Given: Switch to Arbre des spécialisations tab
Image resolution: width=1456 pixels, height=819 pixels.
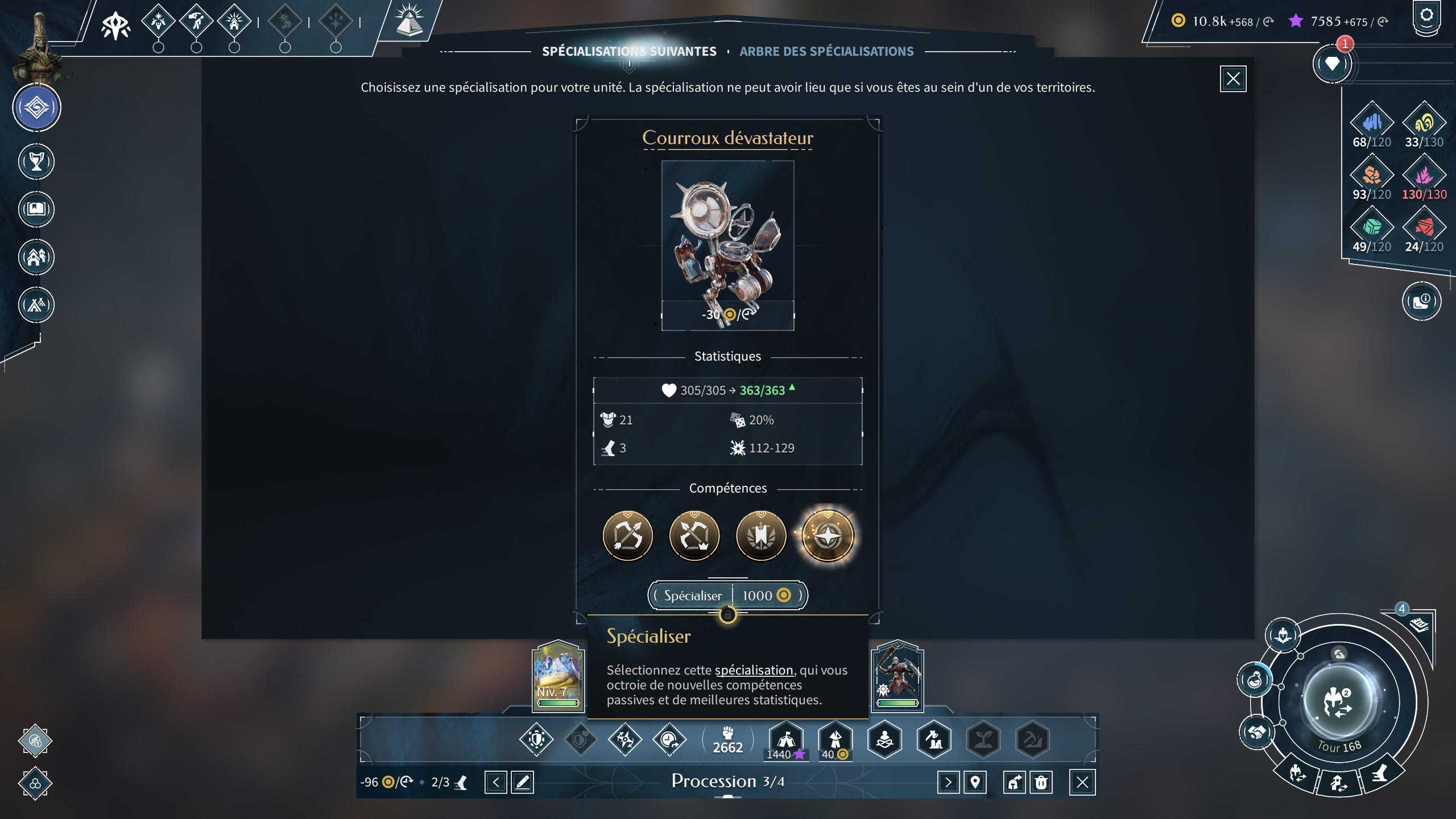Looking at the screenshot, I should 826,51.
